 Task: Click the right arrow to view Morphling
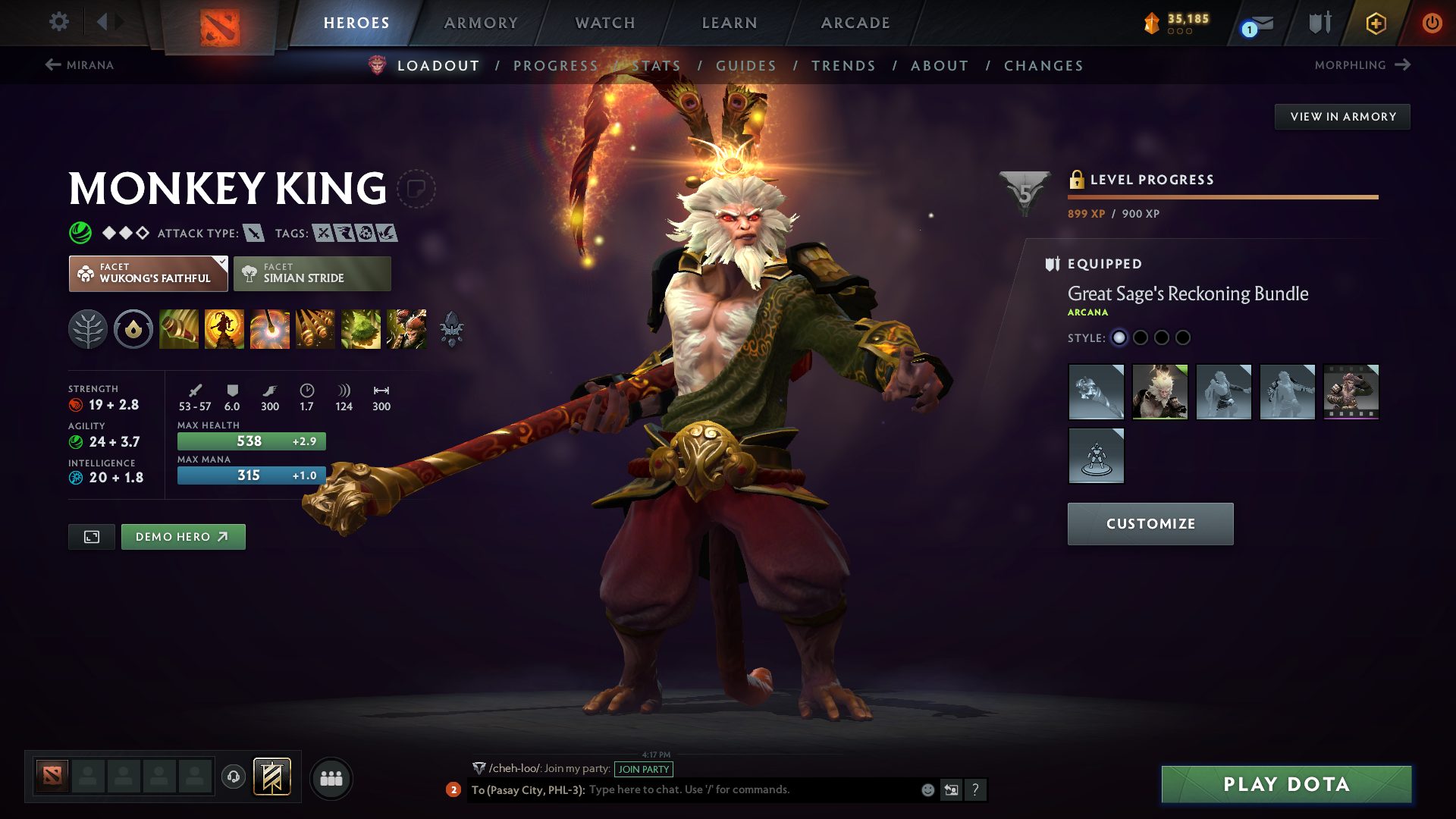coord(1402,65)
